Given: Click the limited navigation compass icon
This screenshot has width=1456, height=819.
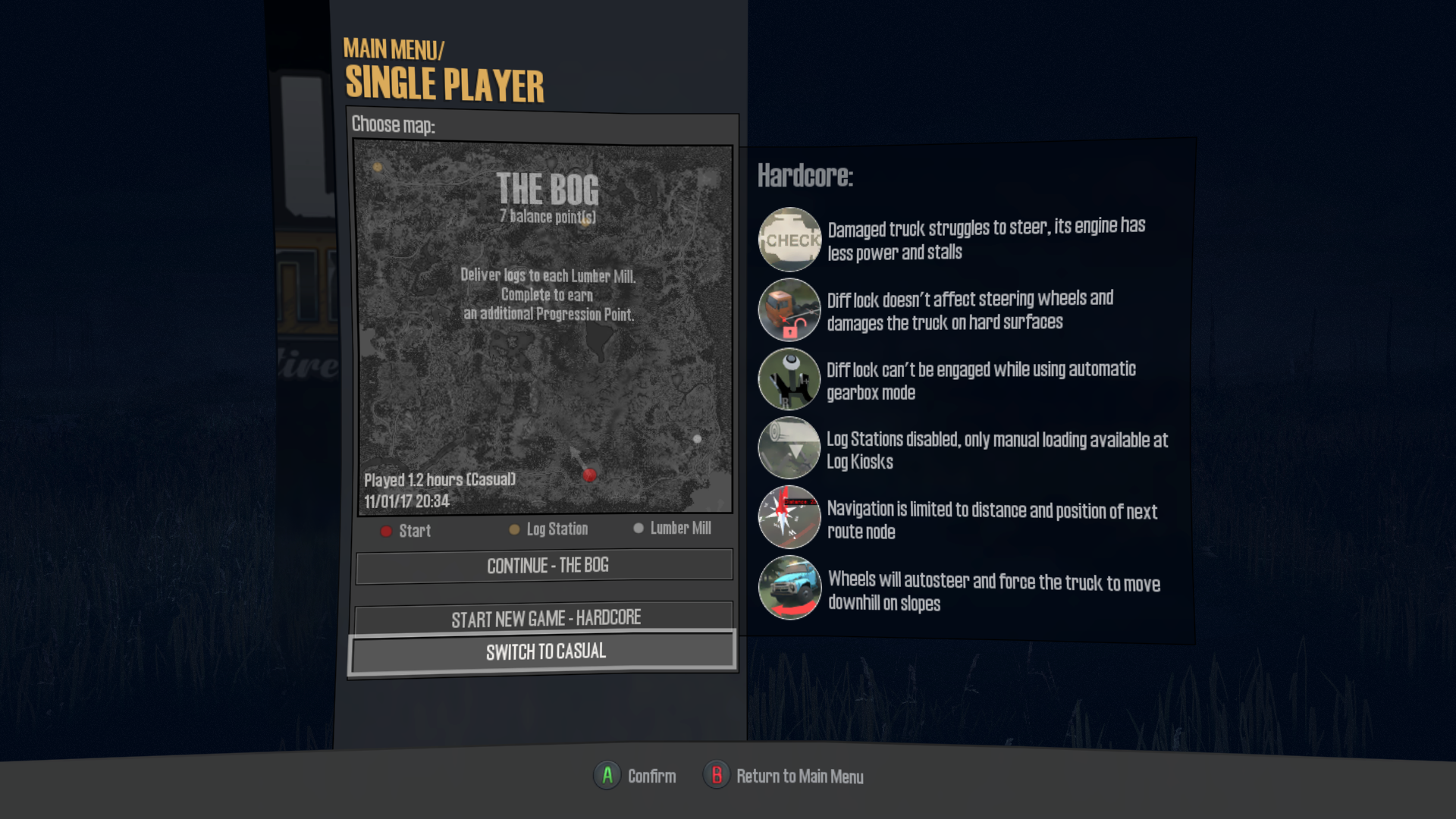Looking at the screenshot, I should [789, 518].
